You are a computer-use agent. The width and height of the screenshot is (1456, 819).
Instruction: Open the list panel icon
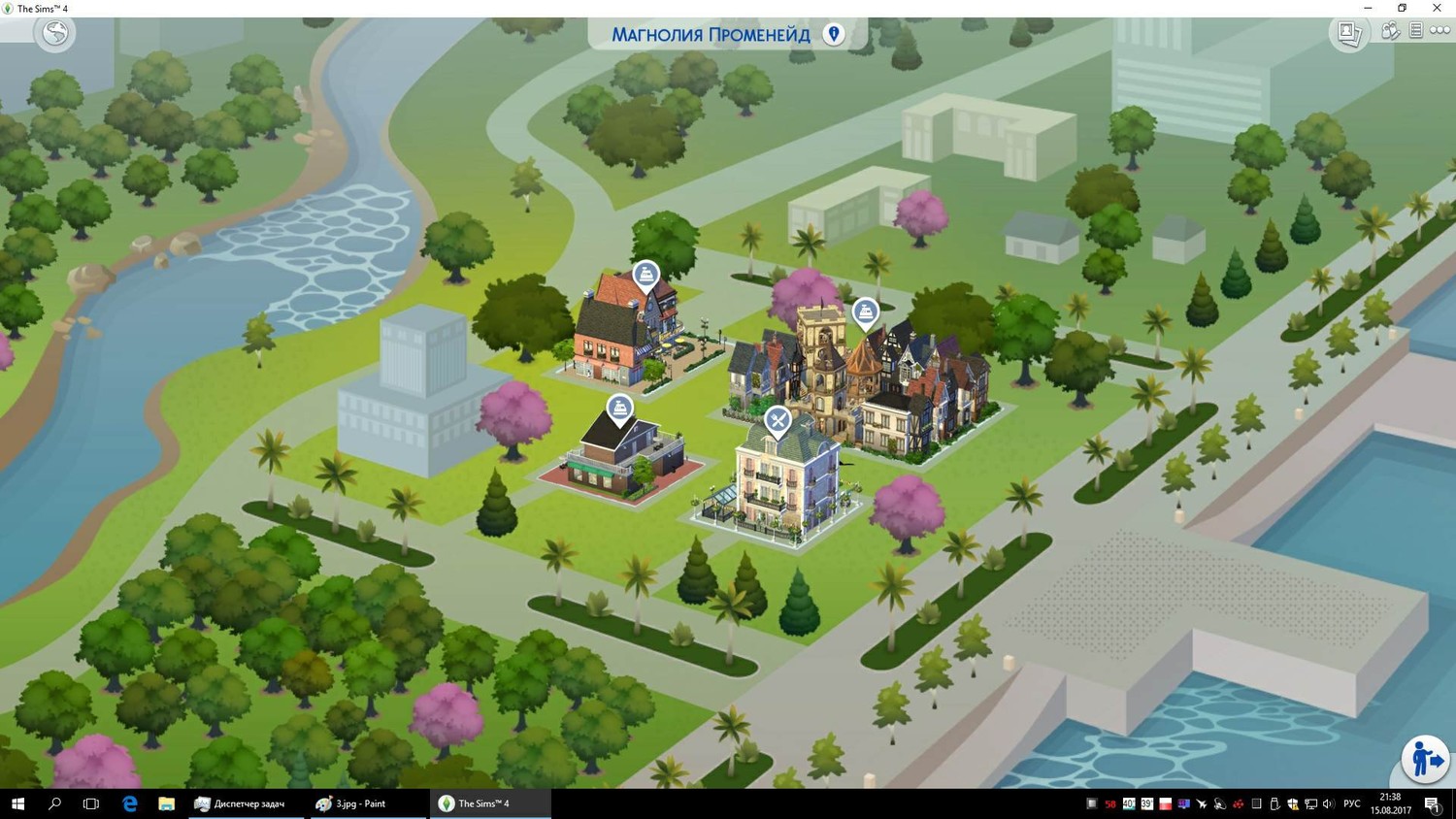tap(1416, 31)
